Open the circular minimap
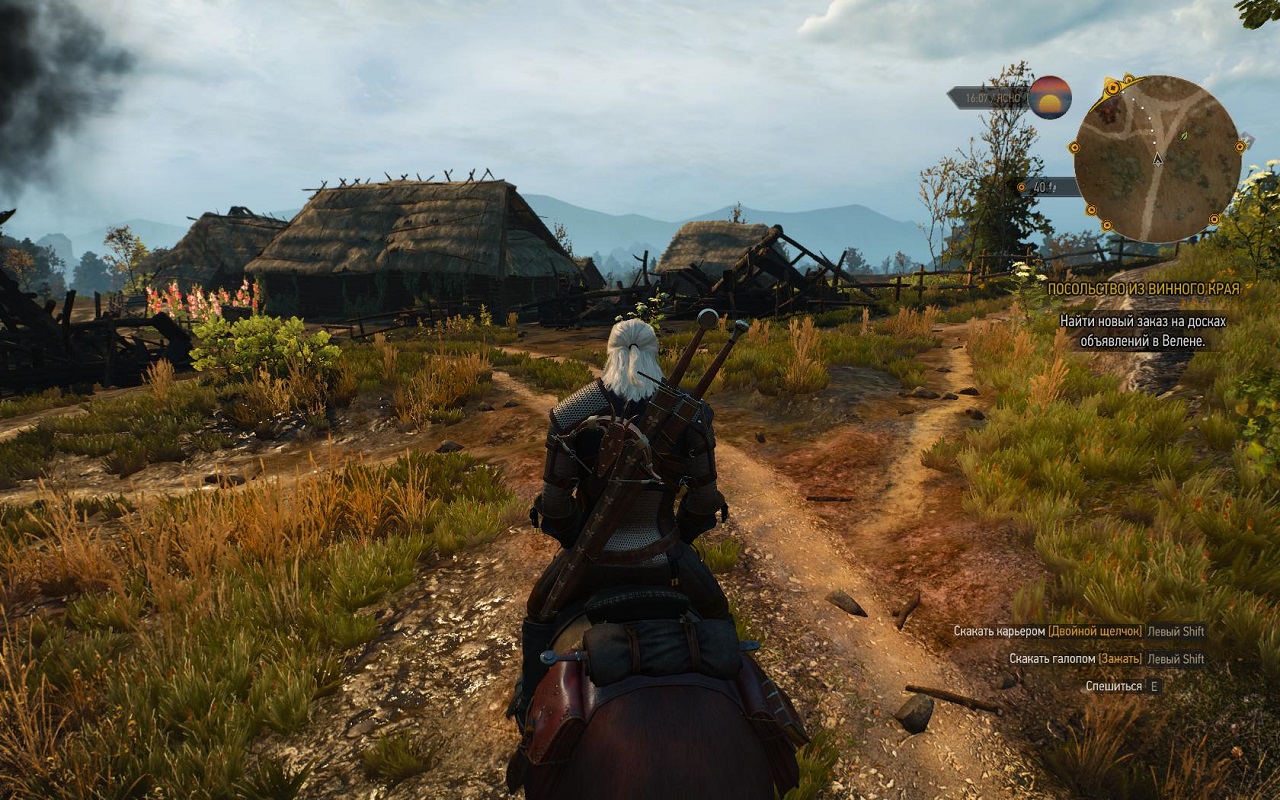The image size is (1280, 800). (1157, 158)
